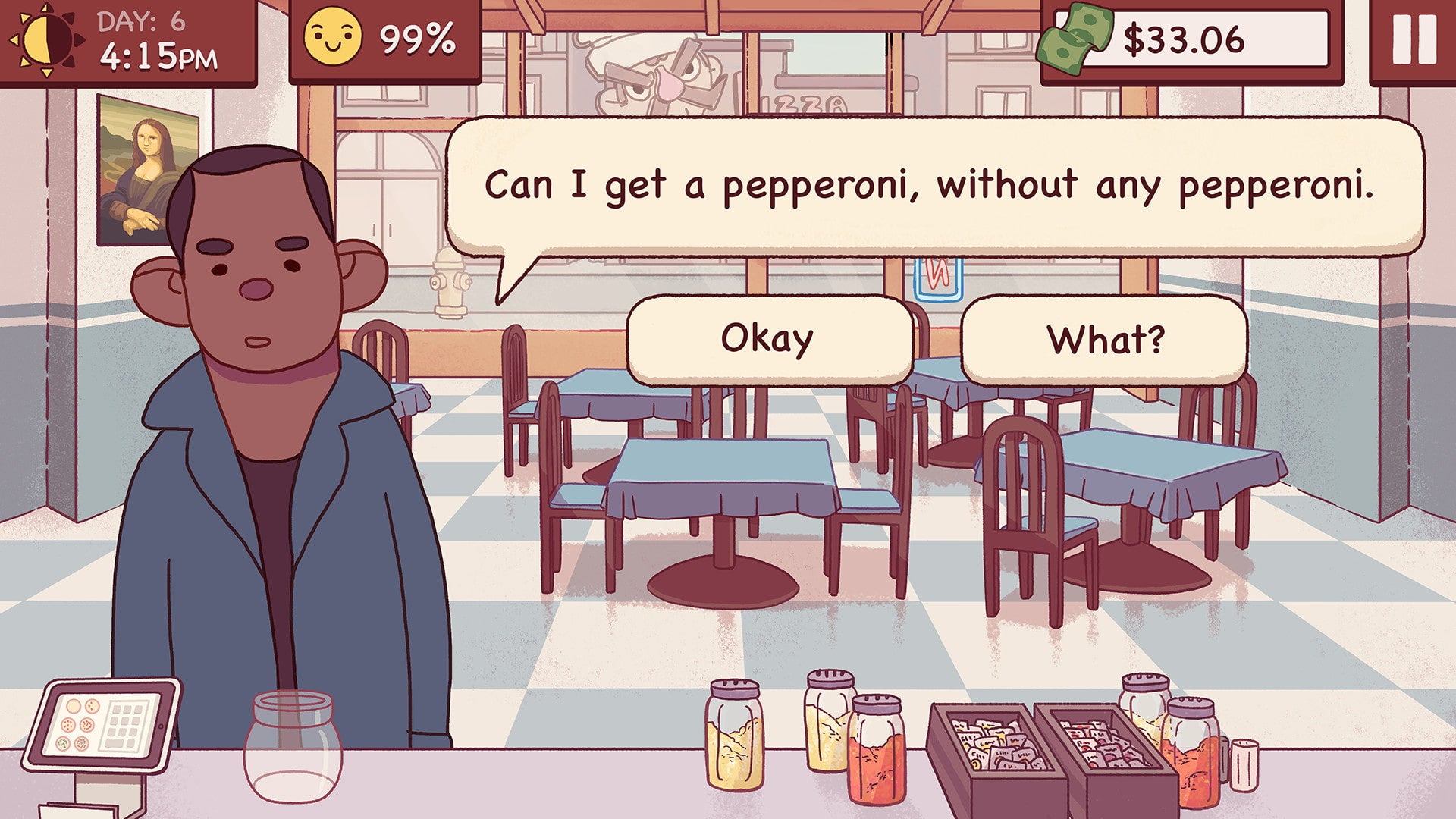
Task: Tap the plain cheese pizza icon on the register
Action: tap(74, 707)
